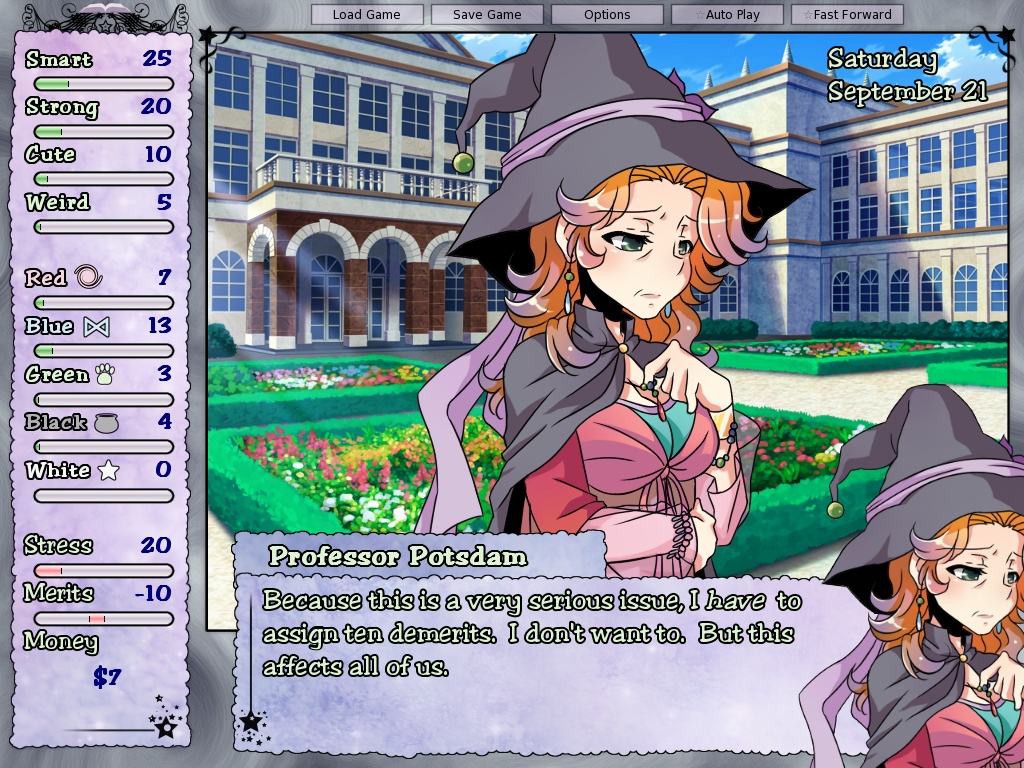
Task: Activate Fast Forward
Action: pos(847,15)
